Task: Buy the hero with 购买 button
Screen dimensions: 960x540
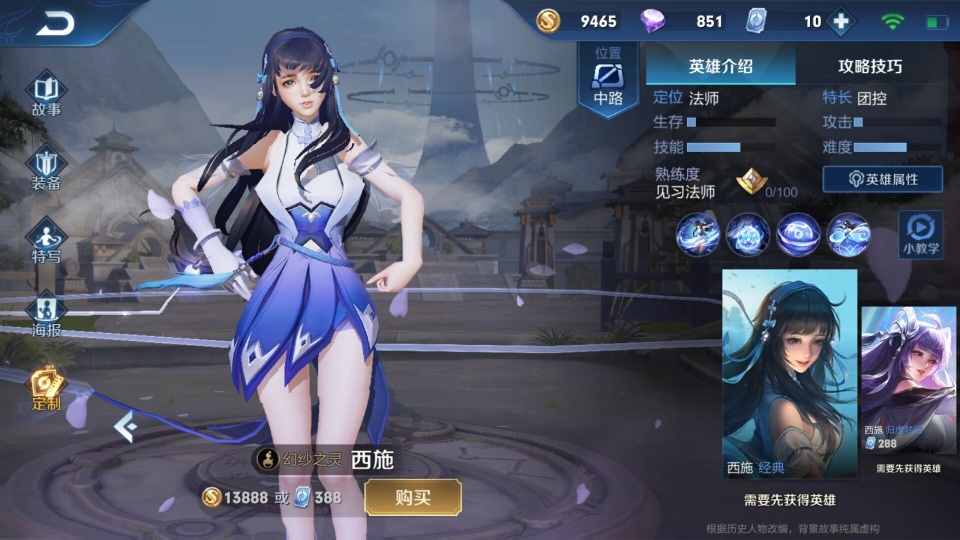Action: [x=412, y=497]
